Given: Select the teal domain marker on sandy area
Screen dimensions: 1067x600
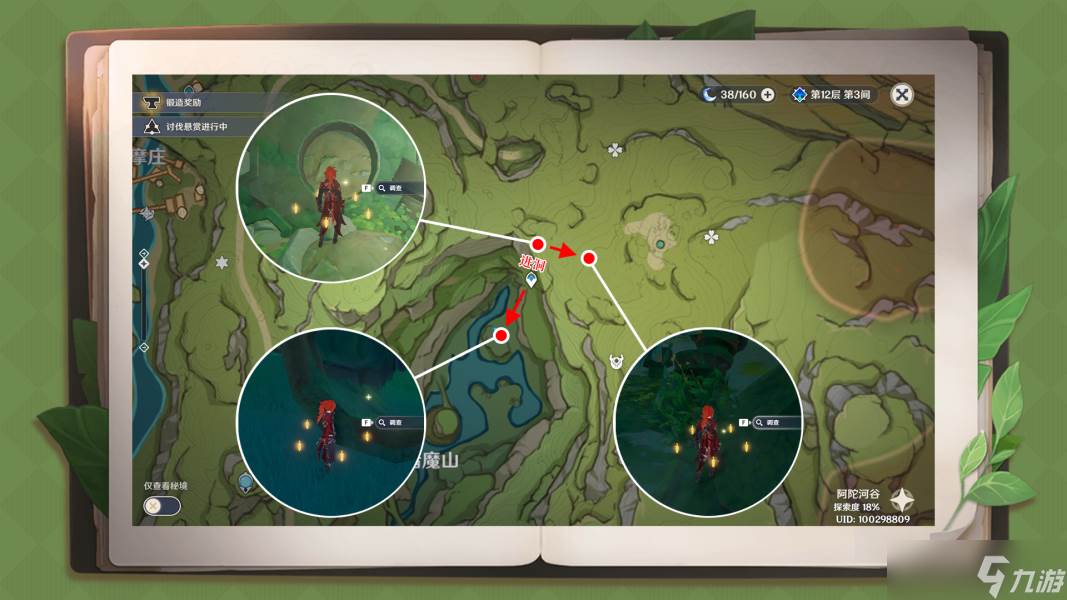Looking at the screenshot, I should coord(660,243).
